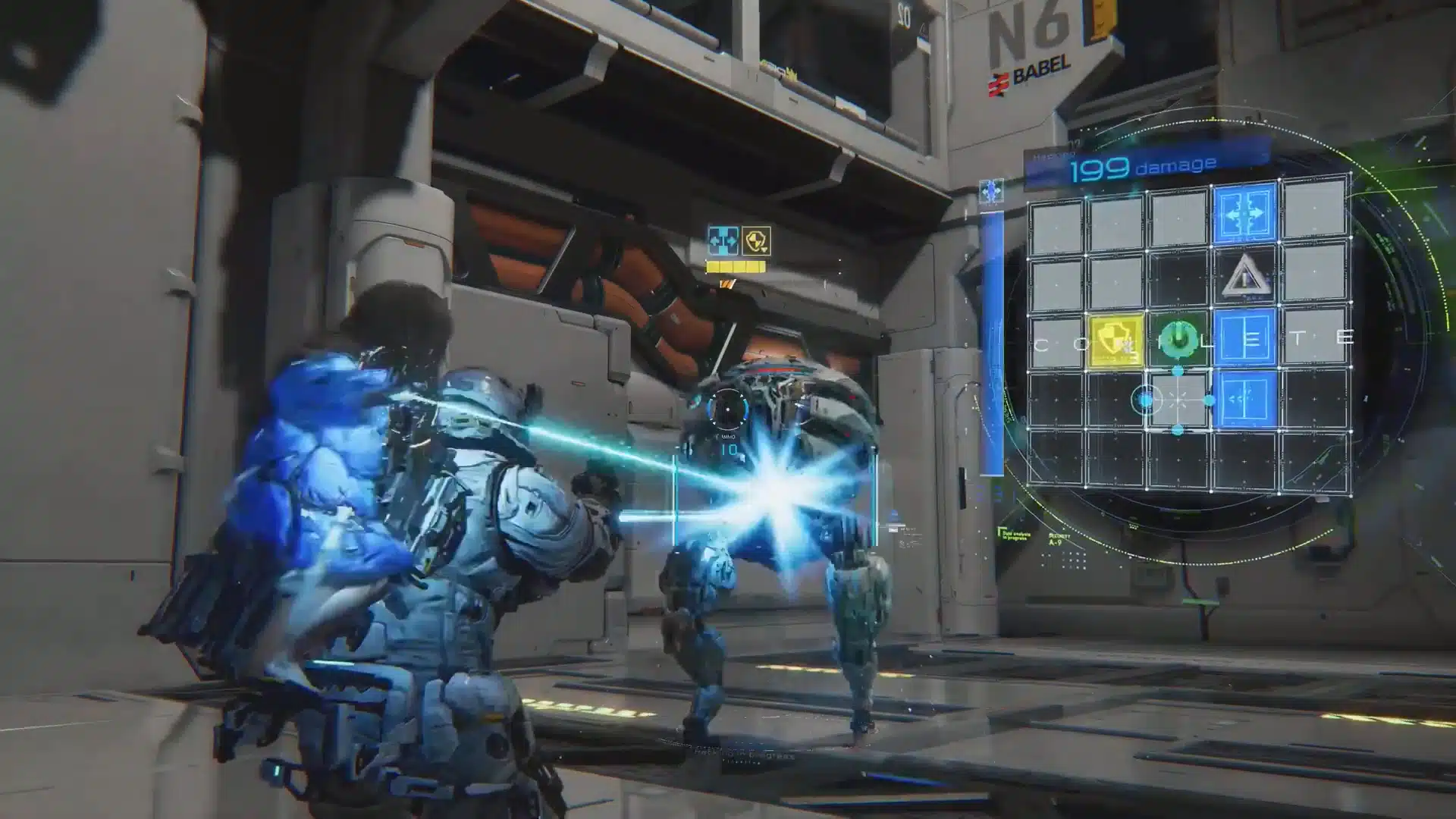Screen dimensions: 1456x819
Task: Click the small blue icon above hack gauge
Action: click(x=991, y=191)
